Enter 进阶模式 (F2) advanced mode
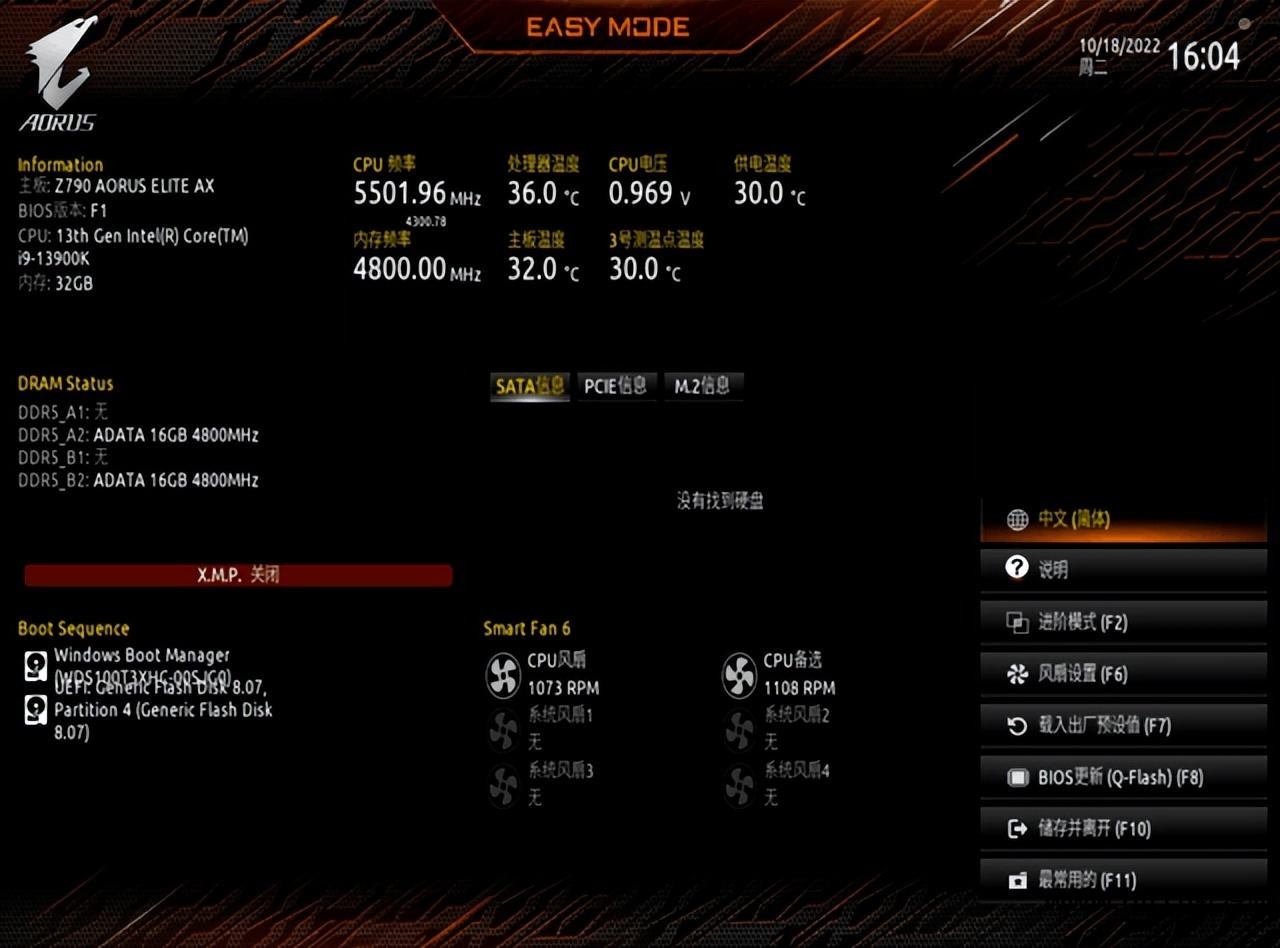1280x948 pixels. pos(1122,622)
